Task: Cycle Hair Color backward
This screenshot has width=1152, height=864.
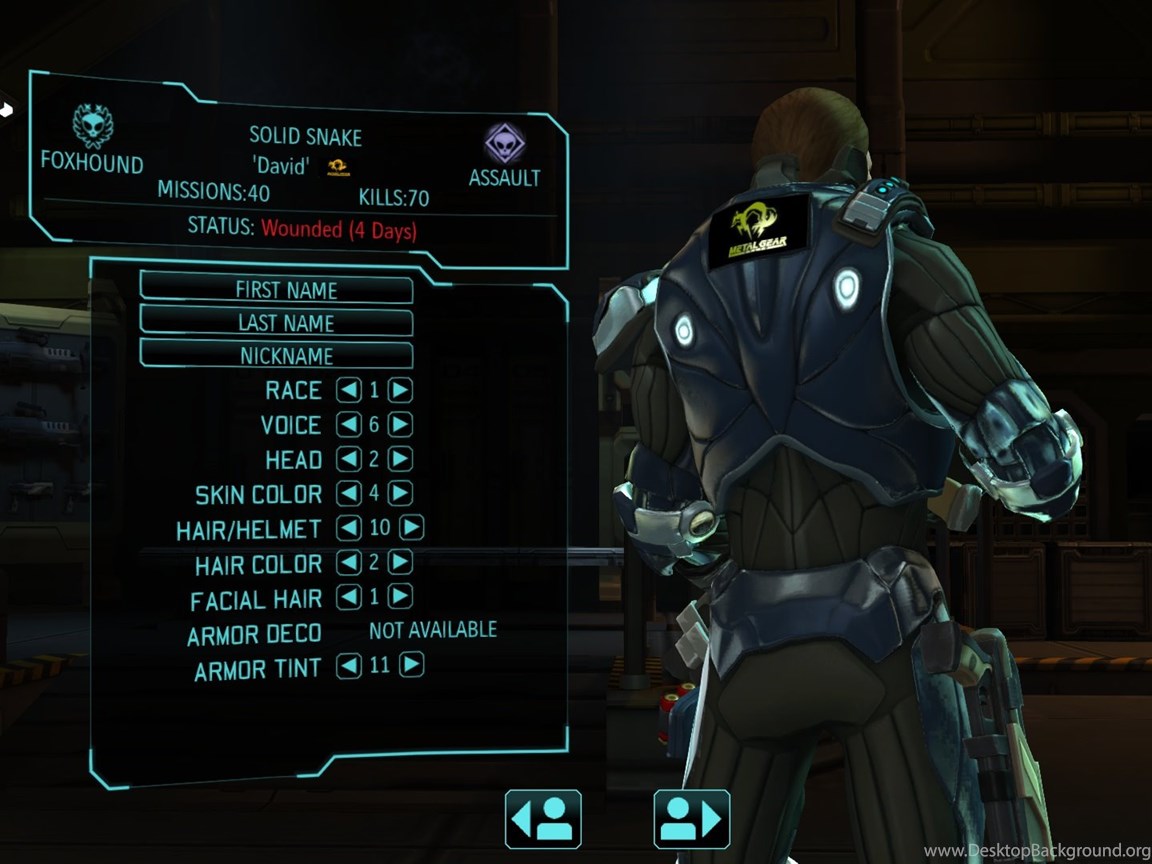Action: click(x=349, y=563)
